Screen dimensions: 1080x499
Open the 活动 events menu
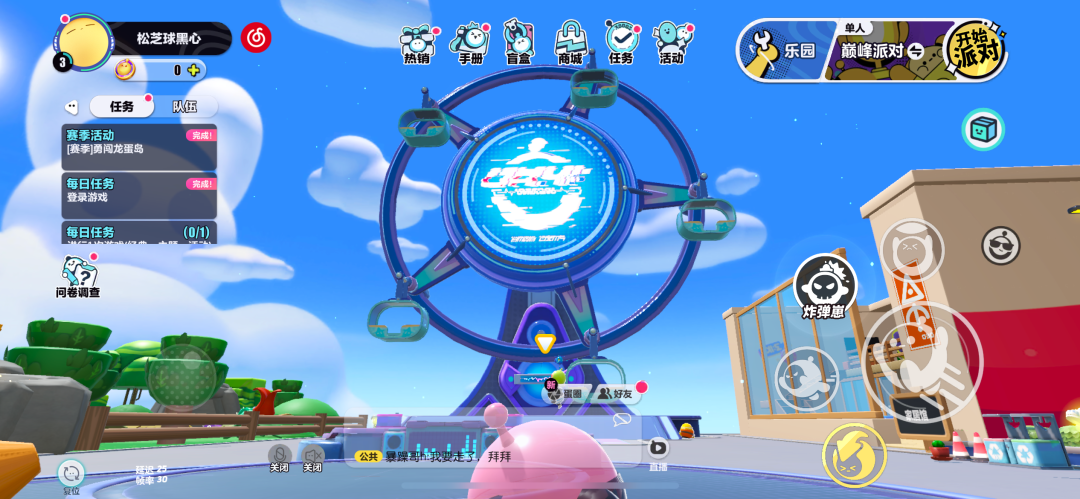click(x=671, y=43)
